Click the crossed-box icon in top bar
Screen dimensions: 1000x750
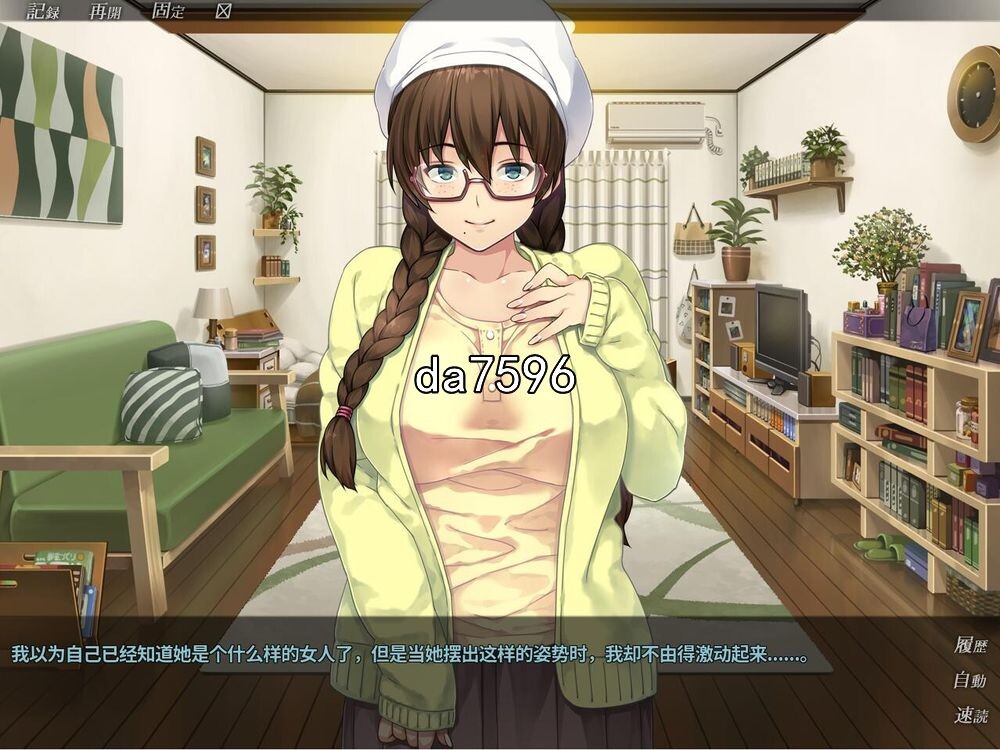click(x=224, y=11)
